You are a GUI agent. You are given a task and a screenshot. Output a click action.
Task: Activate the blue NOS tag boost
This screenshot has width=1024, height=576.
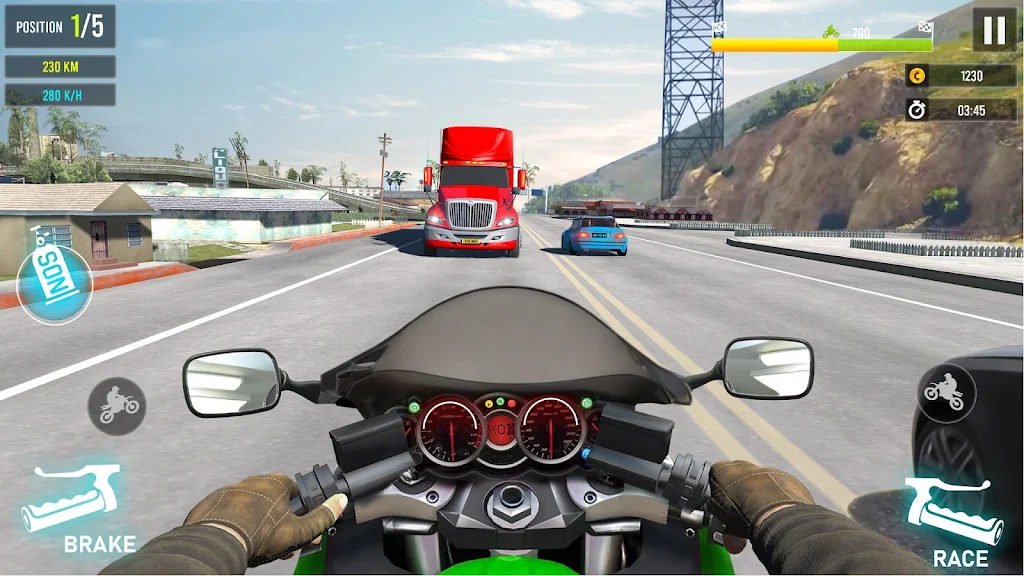[55, 283]
